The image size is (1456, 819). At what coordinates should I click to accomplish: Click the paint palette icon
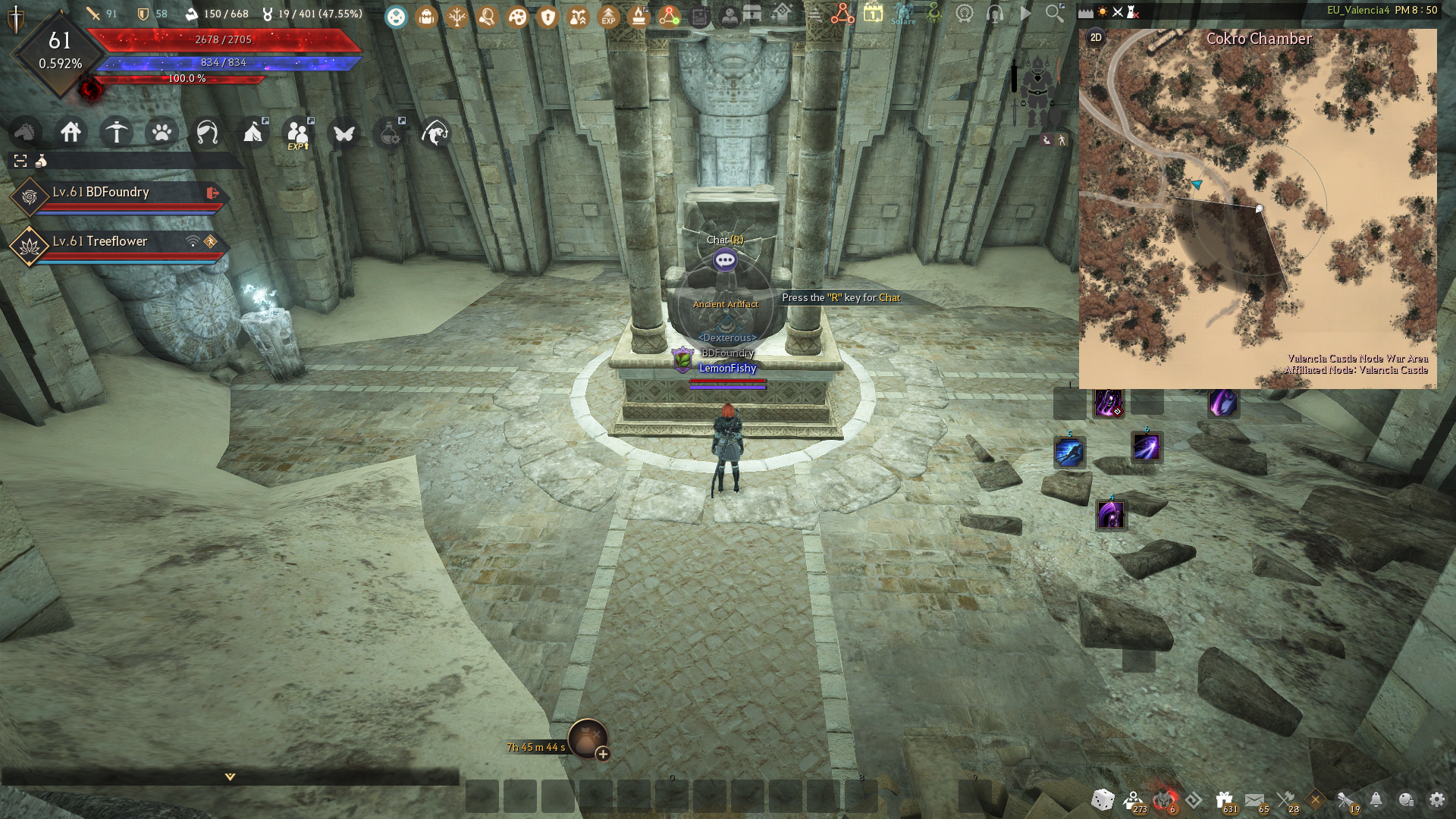517,16
